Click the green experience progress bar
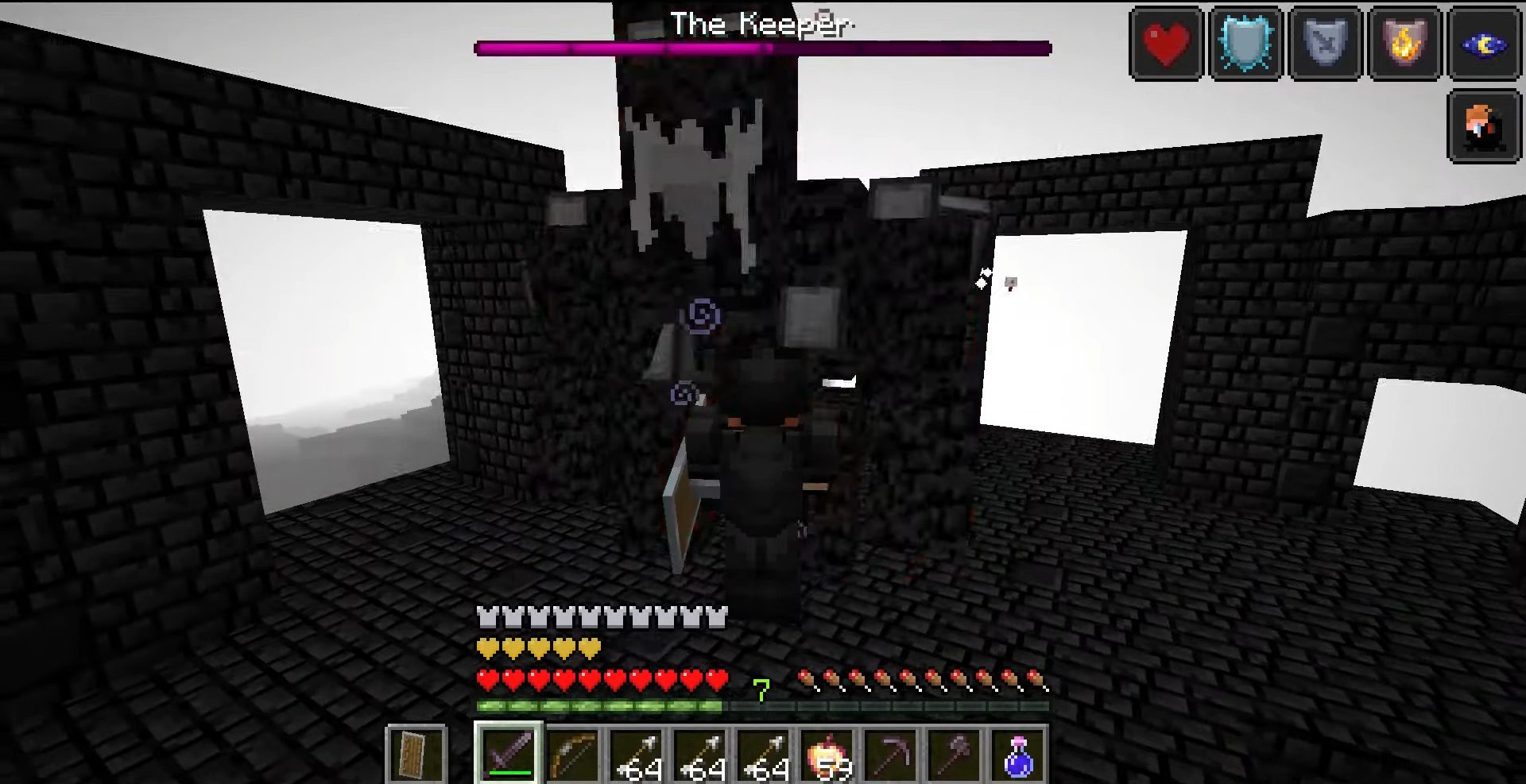Image resolution: width=1526 pixels, height=784 pixels. tap(596, 704)
